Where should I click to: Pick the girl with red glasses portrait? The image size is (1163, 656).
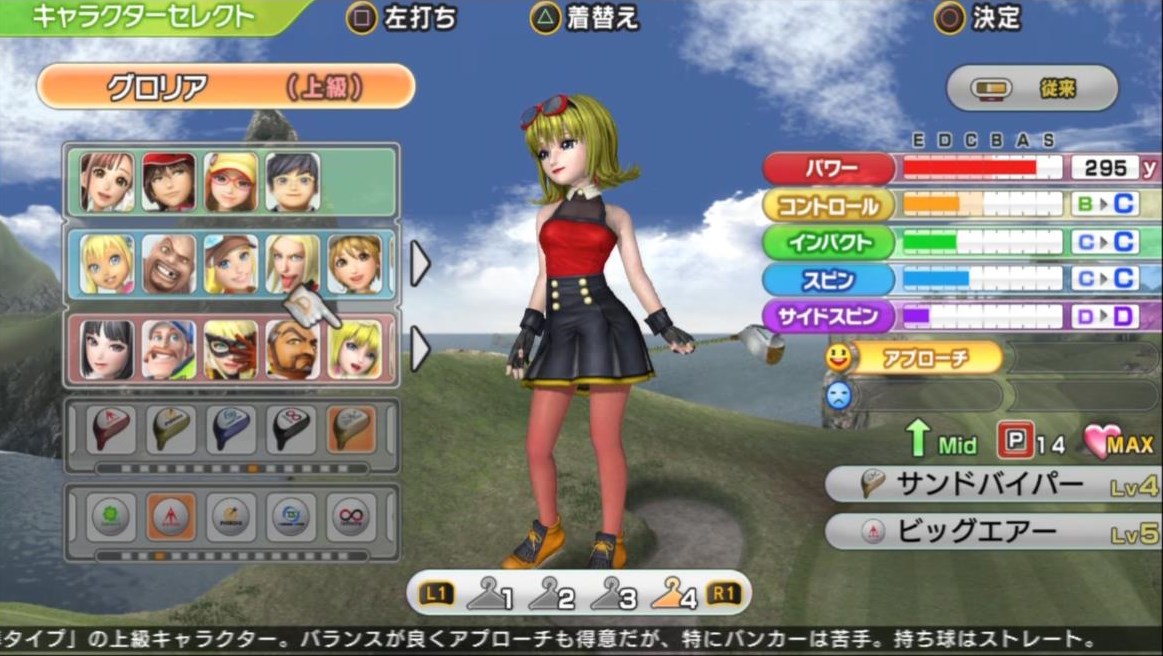point(230,181)
